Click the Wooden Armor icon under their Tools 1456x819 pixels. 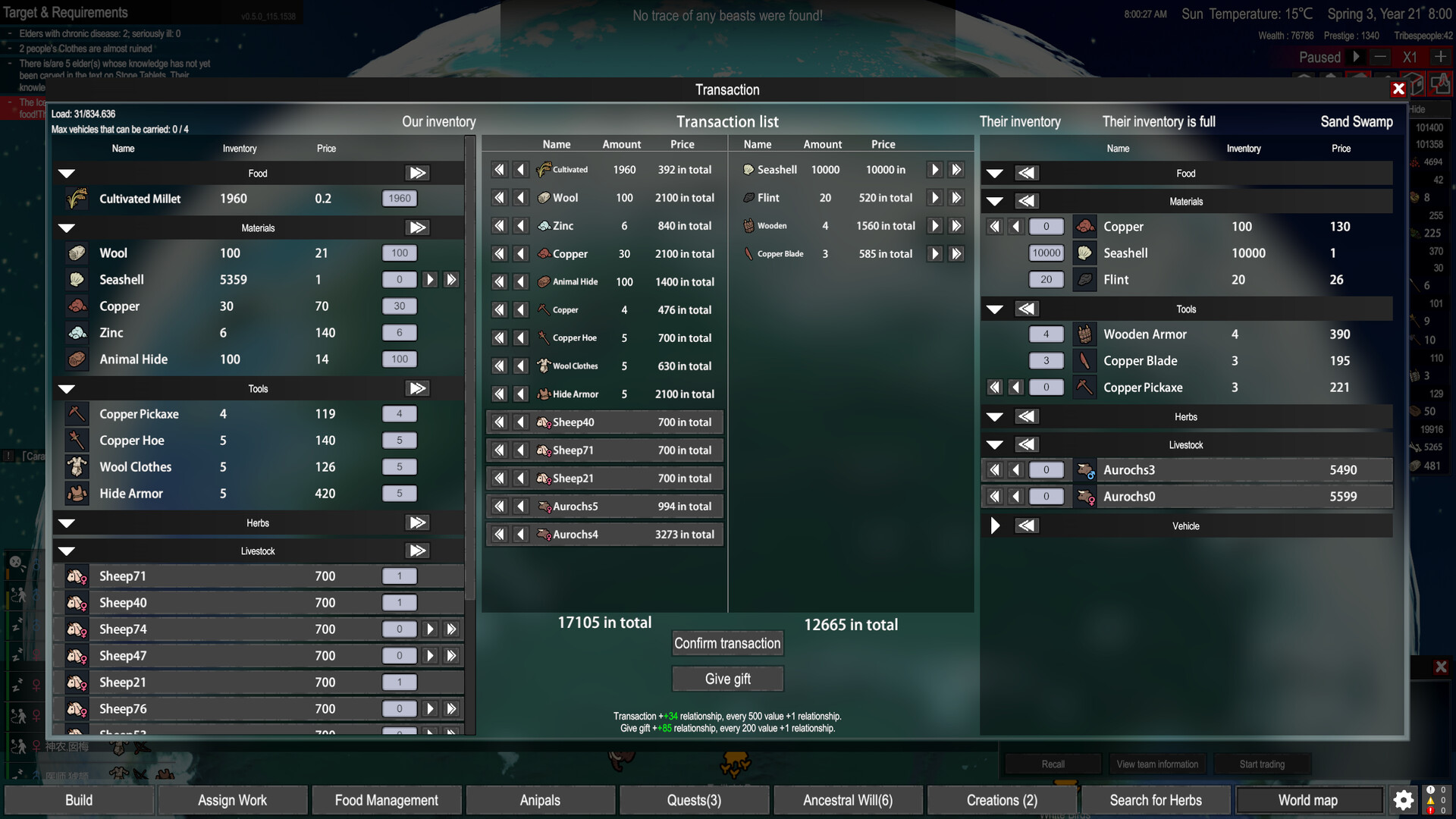[1085, 334]
